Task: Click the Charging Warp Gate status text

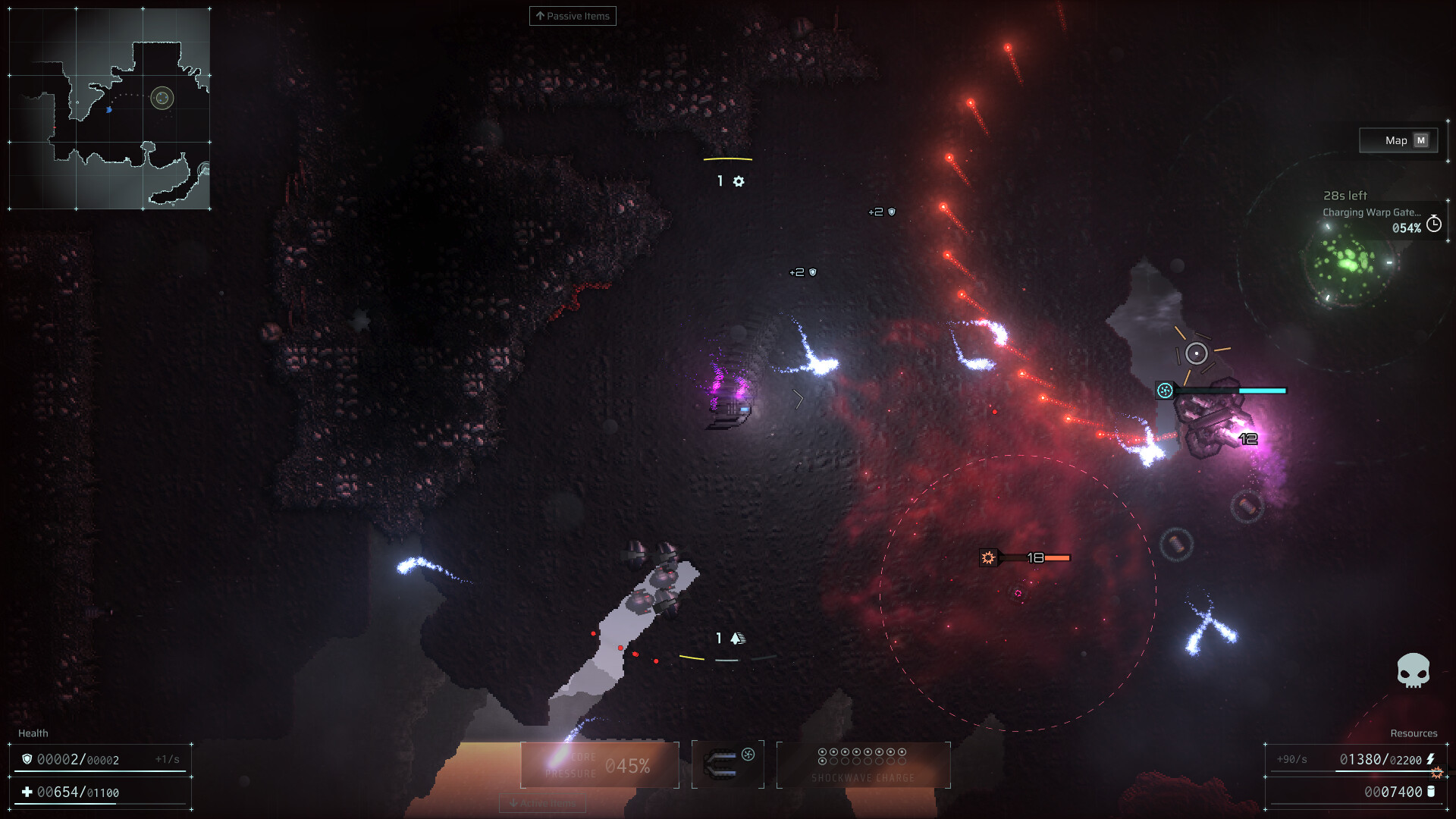Action: (x=1373, y=212)
